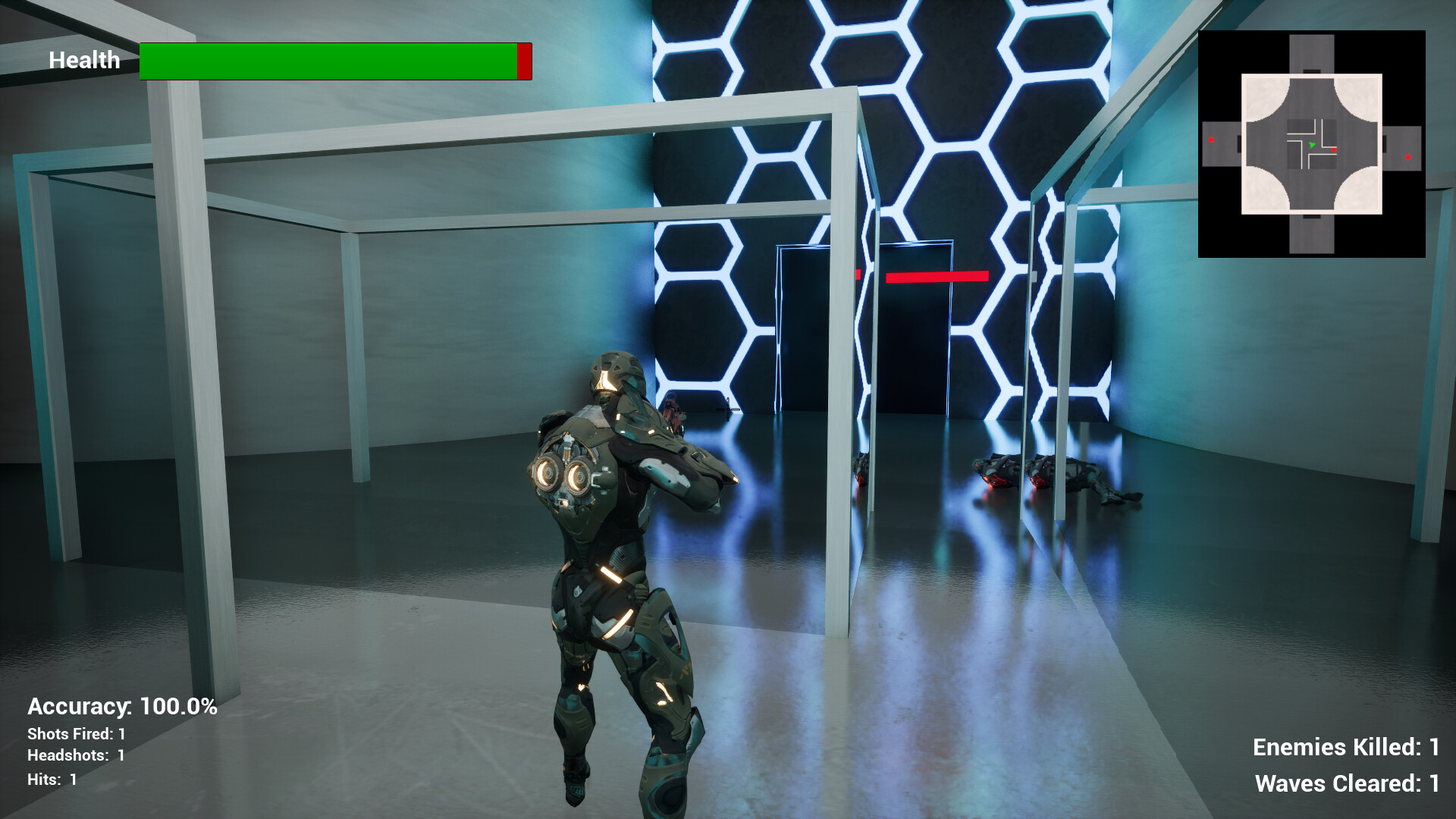Click the Accuracy 100.0% readout

click(x=121, y=706)
